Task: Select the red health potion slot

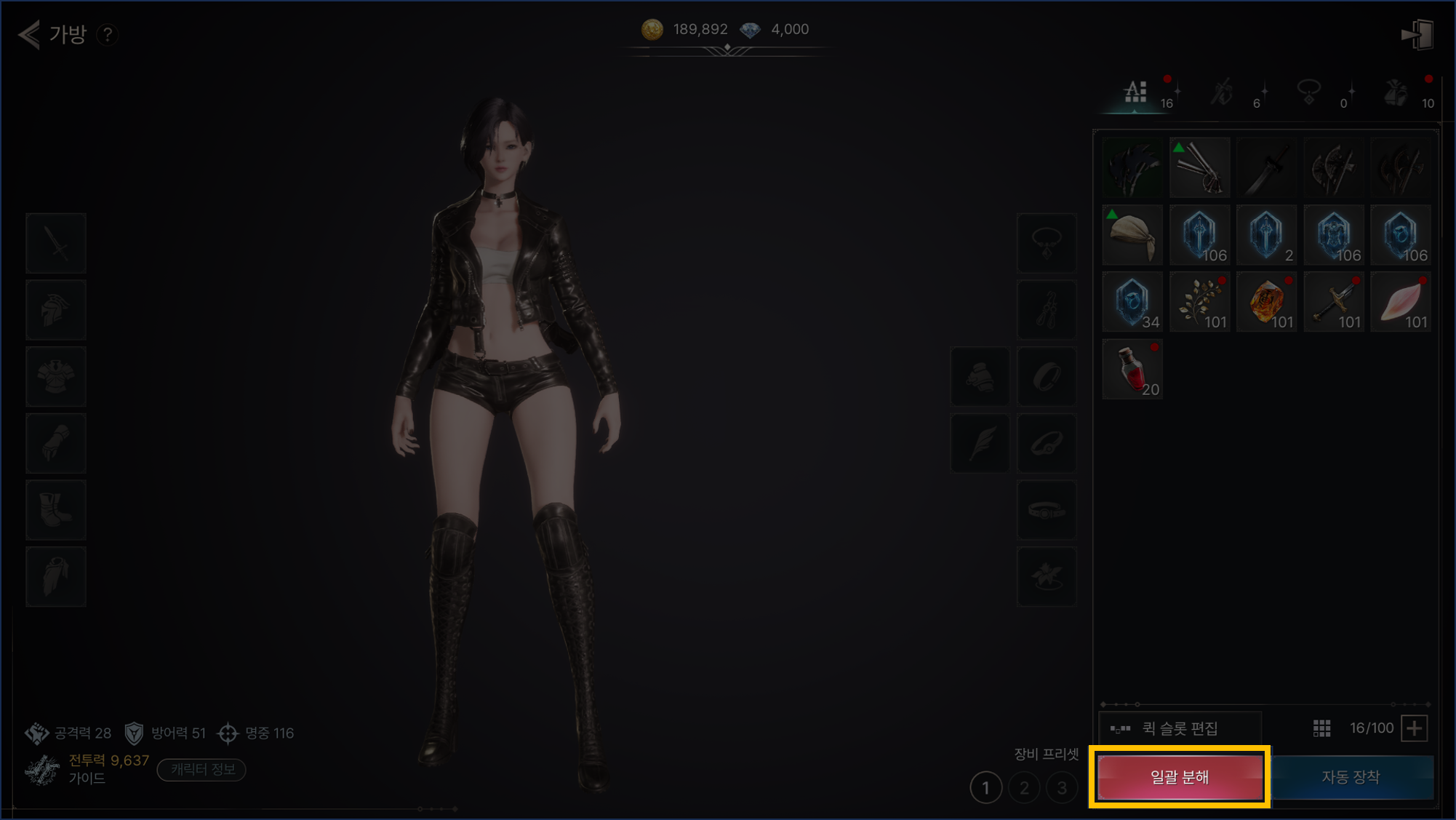Action: click(x=1132, y=369)
